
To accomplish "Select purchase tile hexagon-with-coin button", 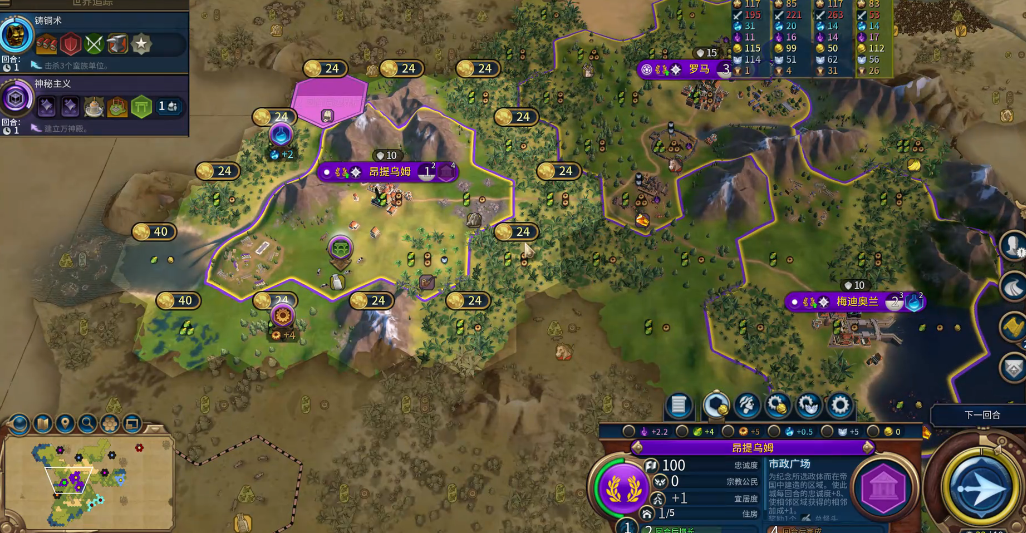I will tap(715, 405).
